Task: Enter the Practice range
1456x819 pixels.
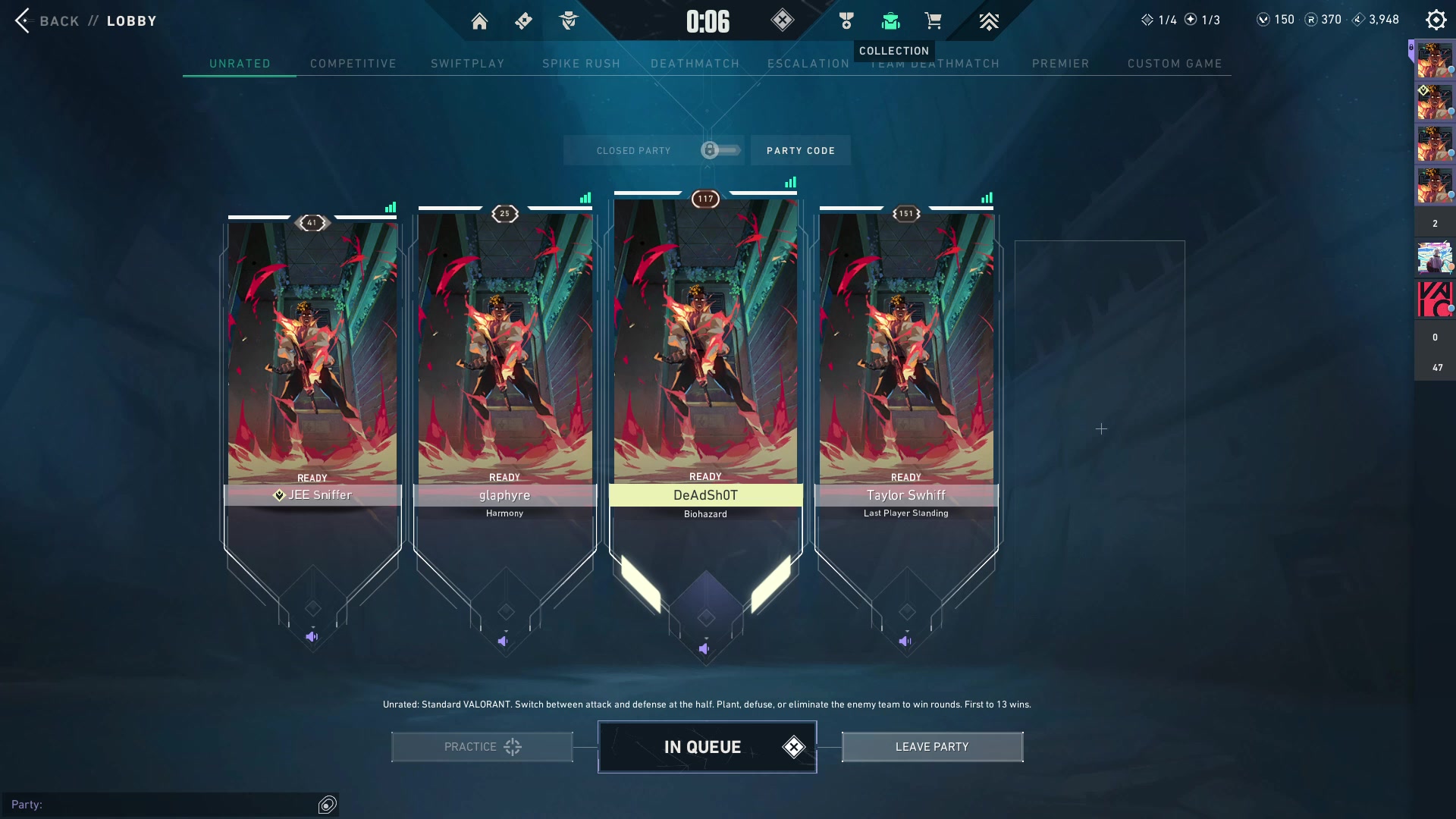Action: pos(482,747)
